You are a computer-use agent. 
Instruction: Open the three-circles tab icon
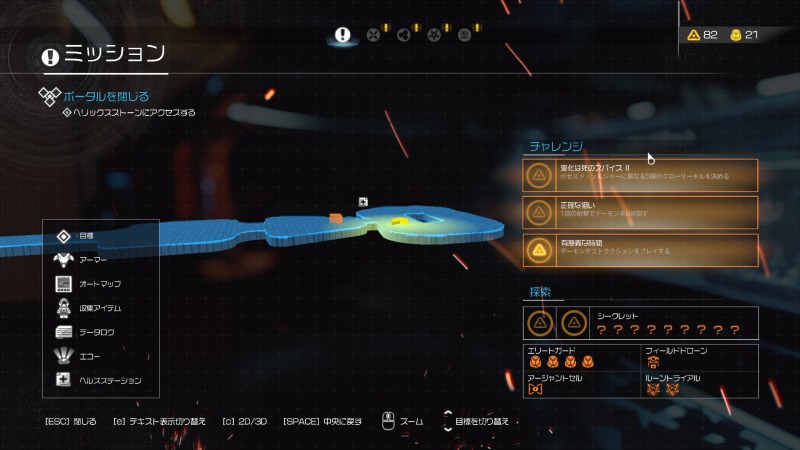tap(404, 35)
